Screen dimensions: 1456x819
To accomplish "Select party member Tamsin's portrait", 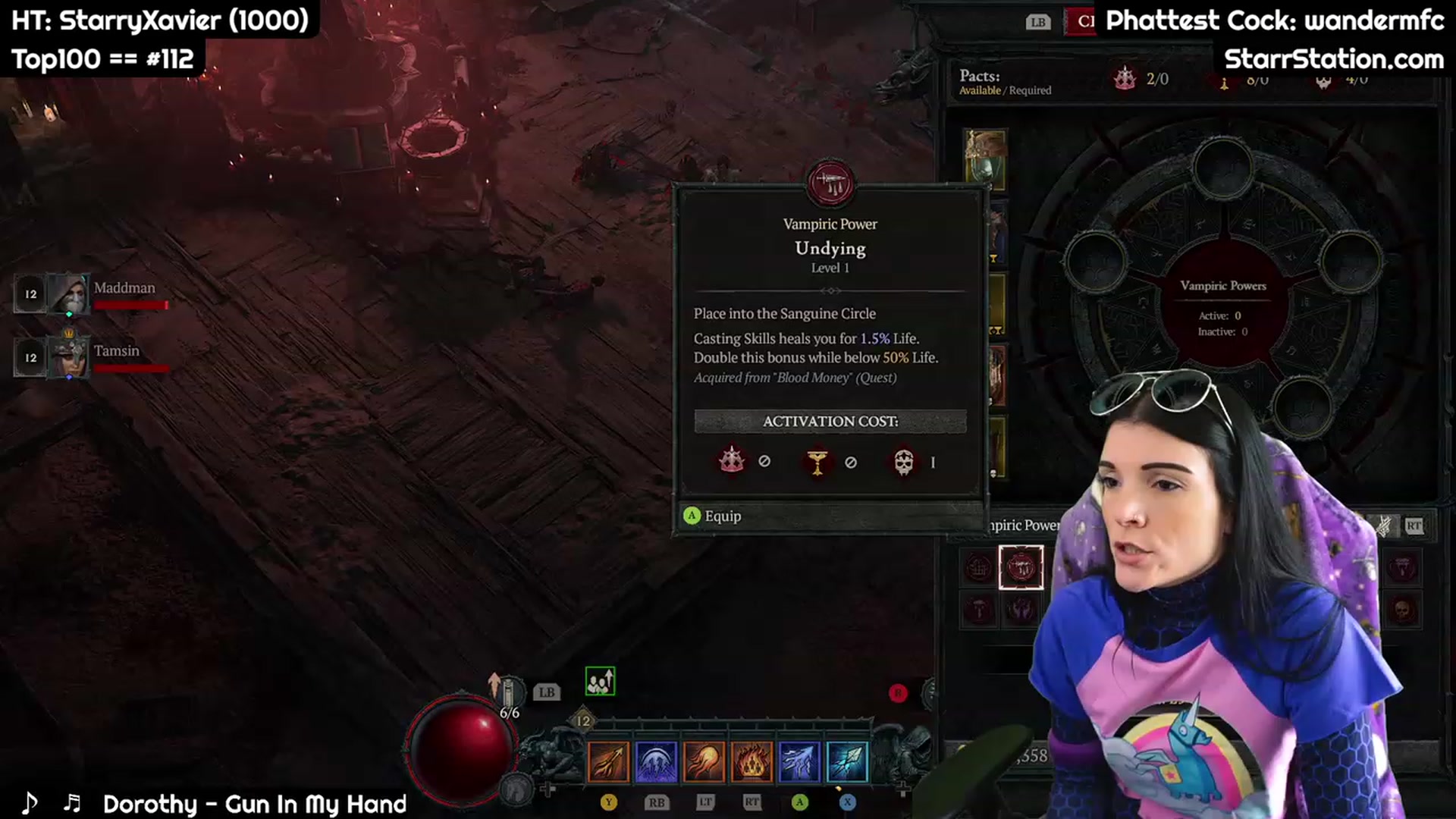I will [x=70, y=356].
